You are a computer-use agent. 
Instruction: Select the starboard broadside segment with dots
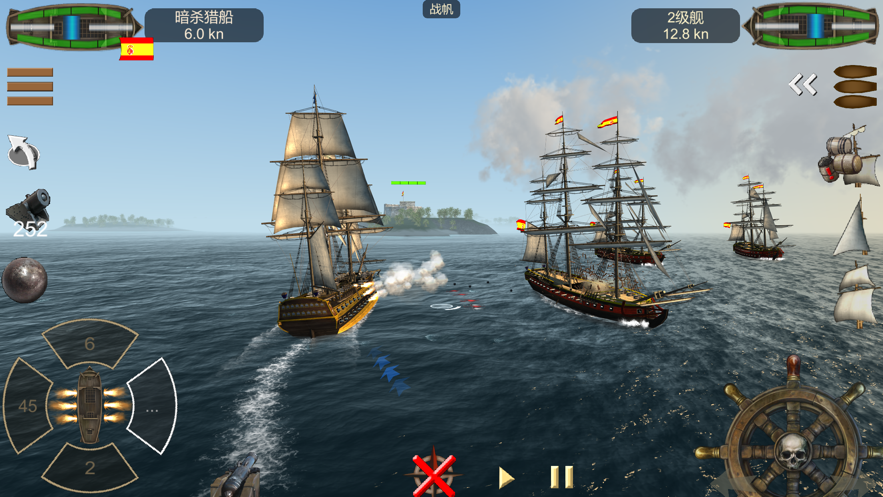152,407
